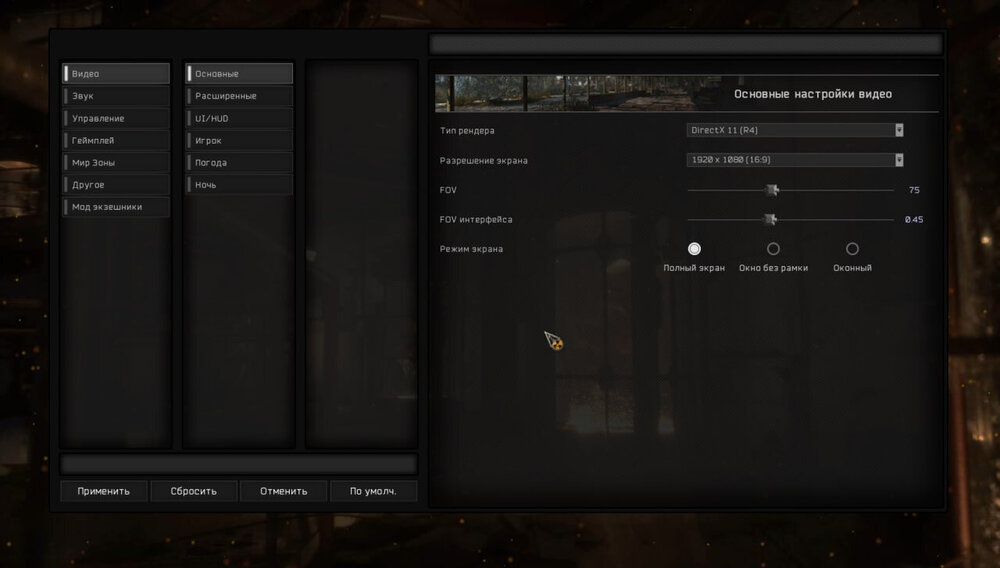Image resolution: width=1000 pixels, height=568 pixels.
Task: Restore defaults with По умолч. button
Action: (x=373, y=491)
